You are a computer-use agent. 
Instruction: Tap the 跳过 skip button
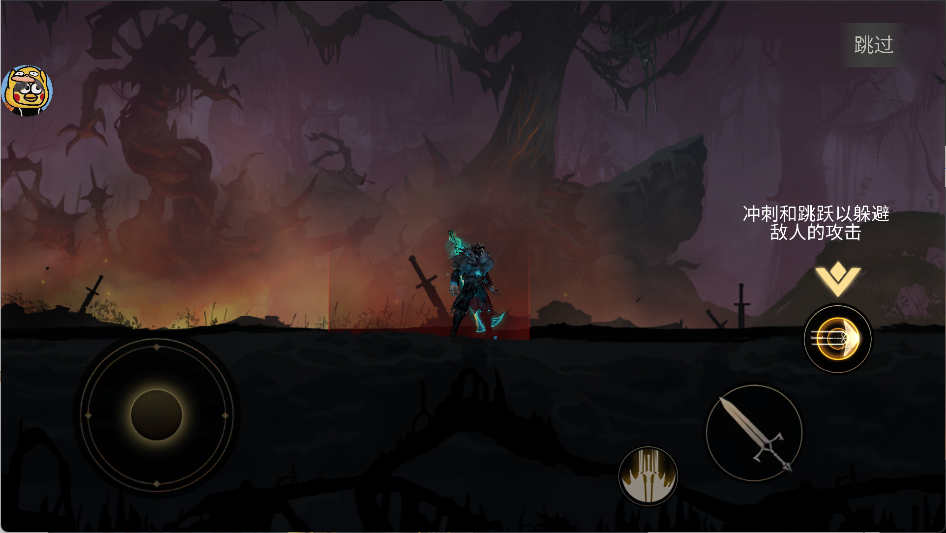click(872, 45)
